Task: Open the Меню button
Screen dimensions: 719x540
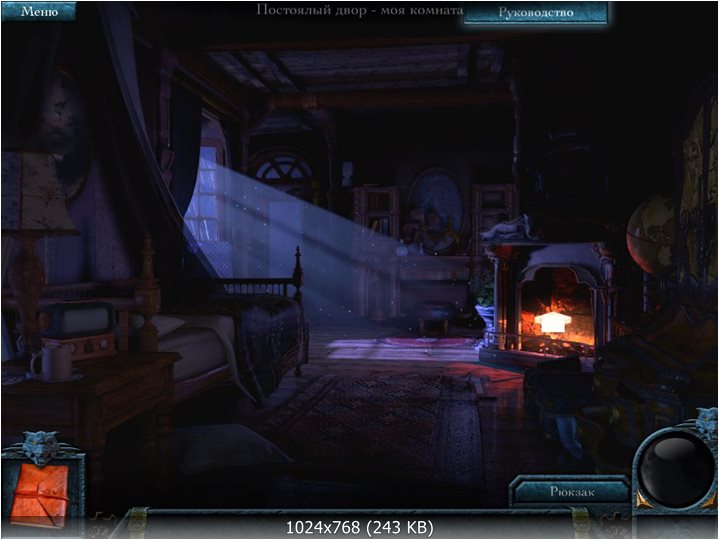Action: coord(38,12)
